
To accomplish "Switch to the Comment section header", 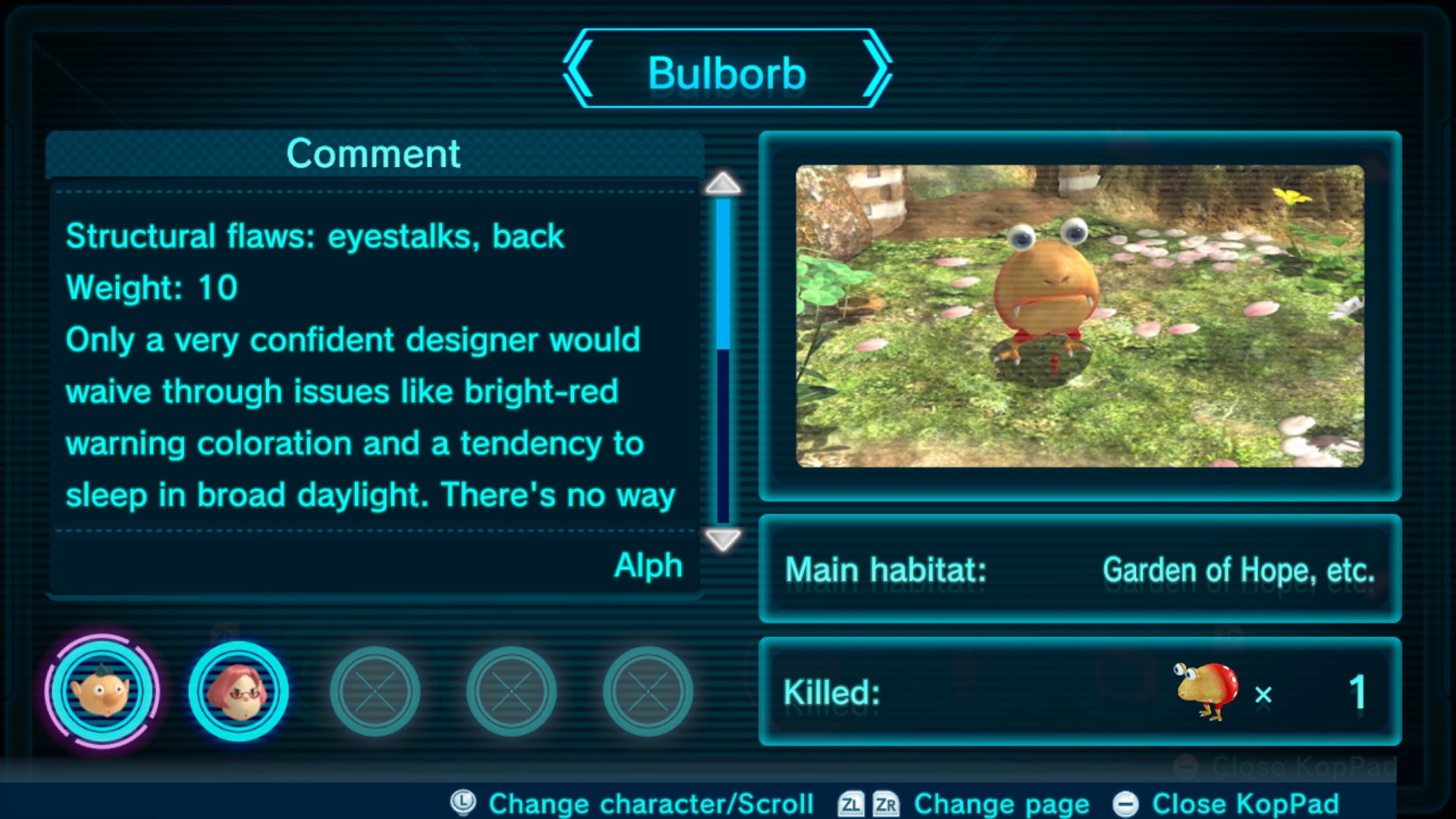I will [372, 153].
